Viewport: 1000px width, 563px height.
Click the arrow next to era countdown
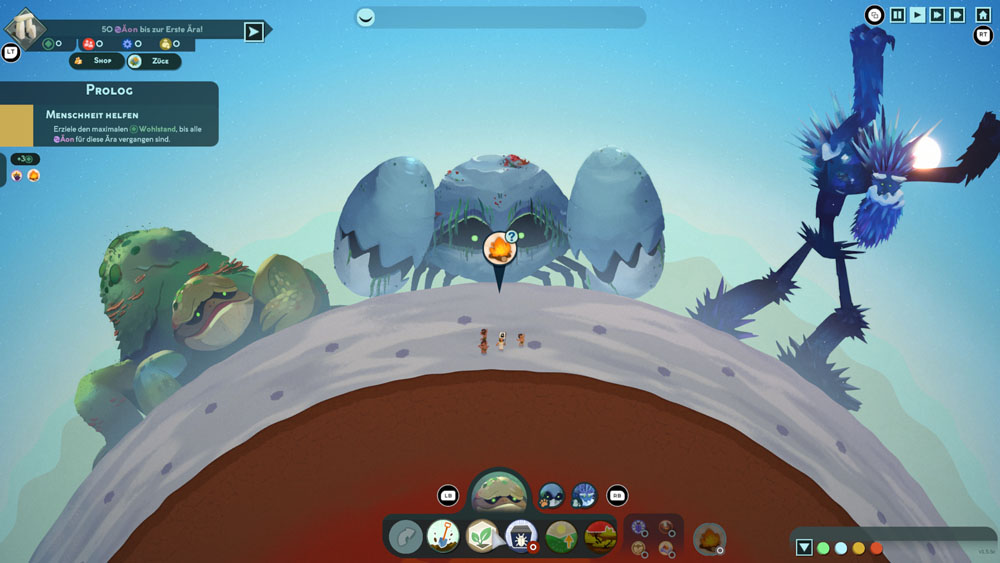click(x=254, y=31)
